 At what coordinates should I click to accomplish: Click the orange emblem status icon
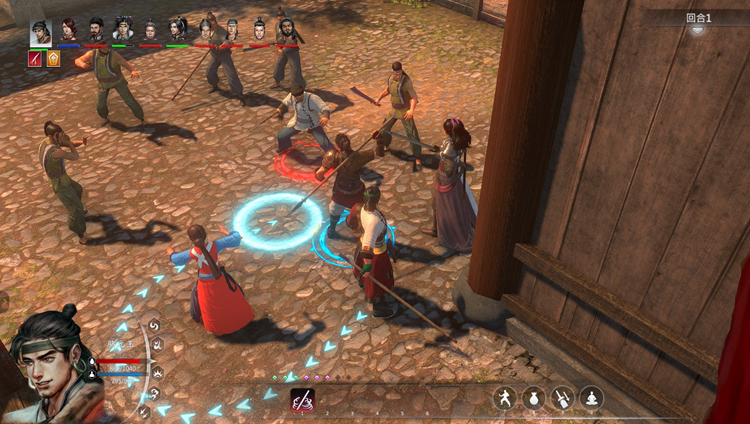coord(53,58)
